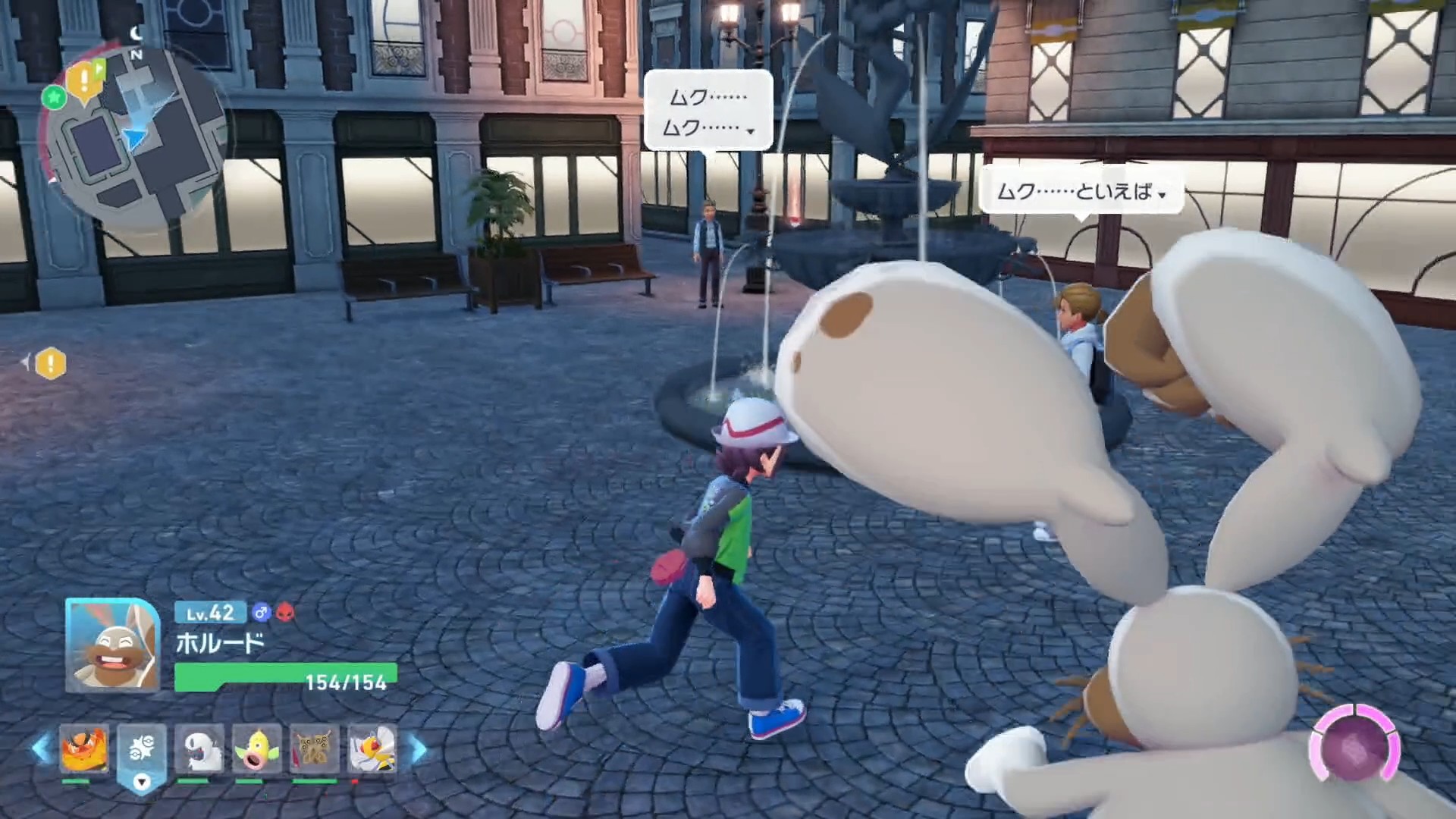The height and width of the screenshot is (819, 1456).
Task: Cycle party left with the blue arrow
Action: (40, 748)
